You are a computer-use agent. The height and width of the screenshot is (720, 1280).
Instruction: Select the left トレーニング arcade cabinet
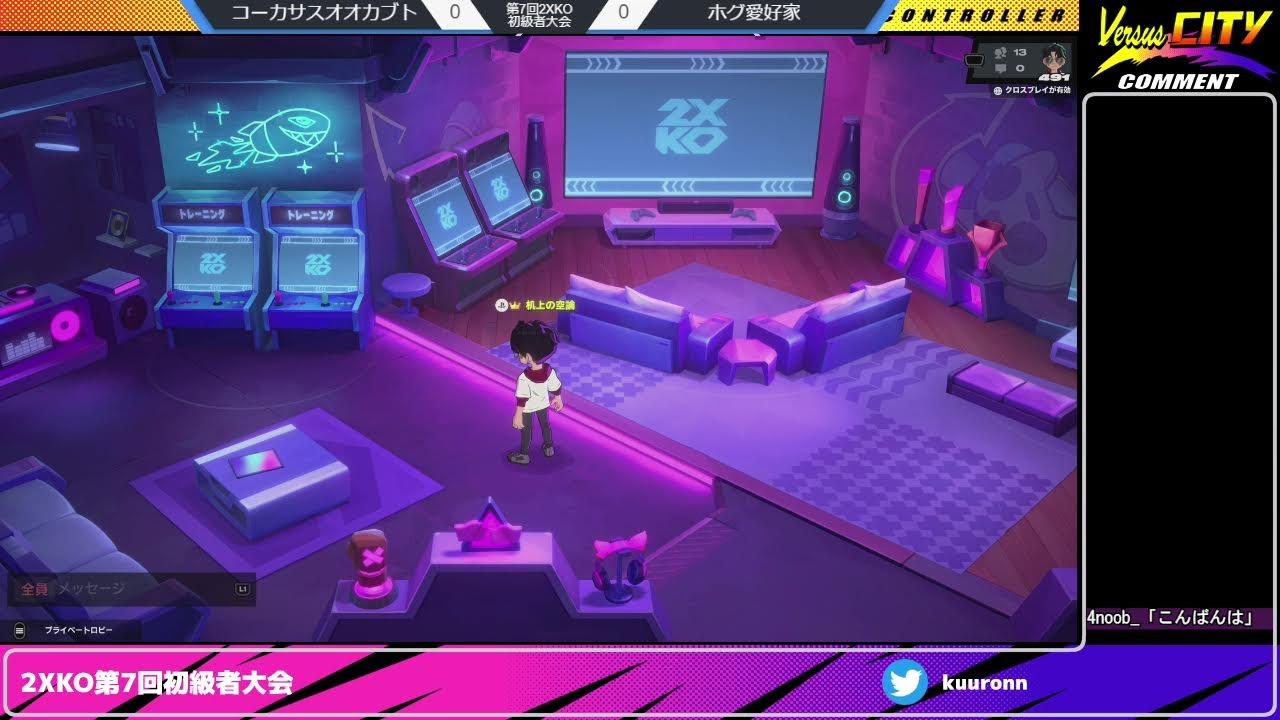[207, 255]
